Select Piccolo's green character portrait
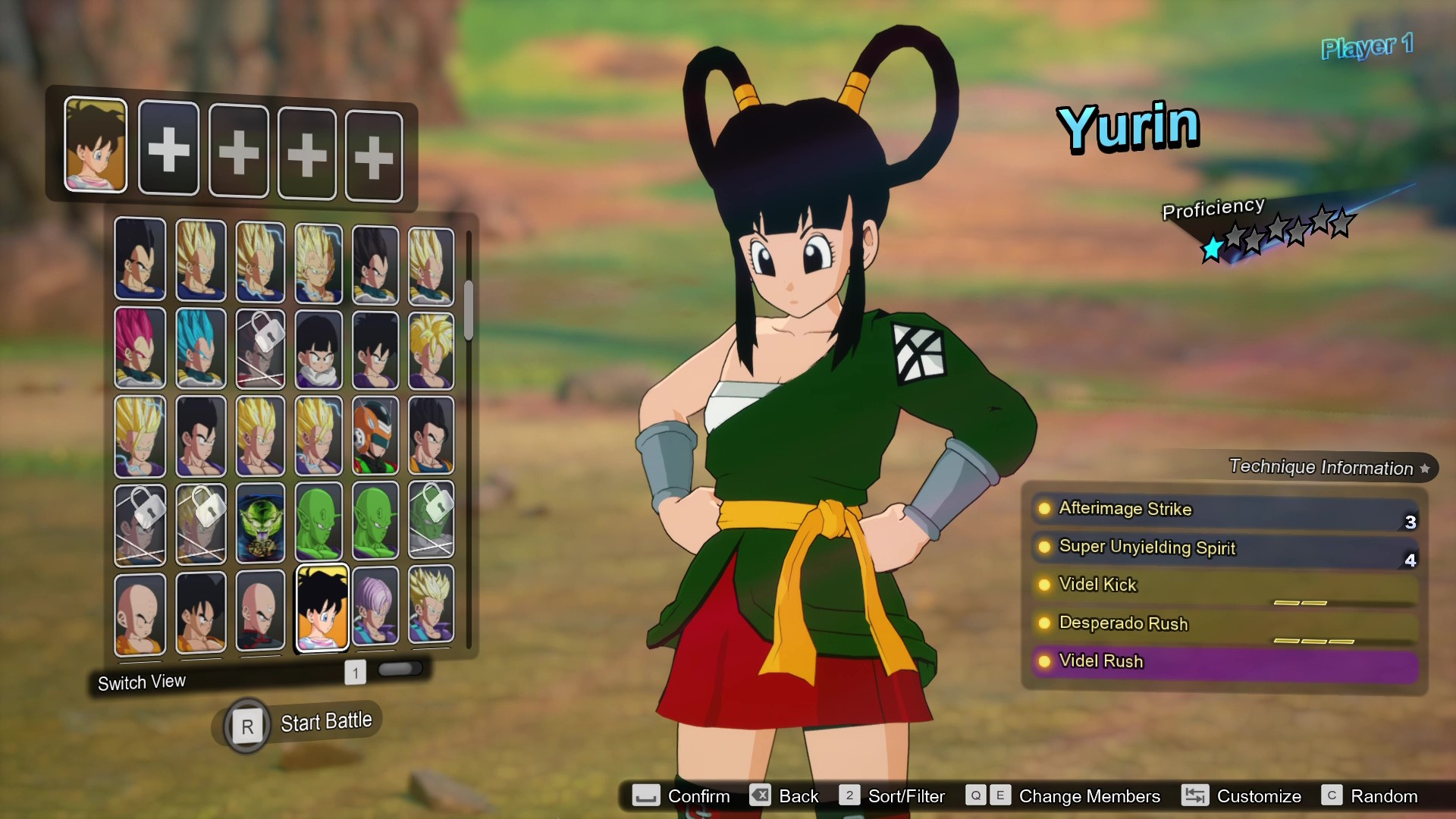The height and width of the screenshot is (819, 1456). 318,523
